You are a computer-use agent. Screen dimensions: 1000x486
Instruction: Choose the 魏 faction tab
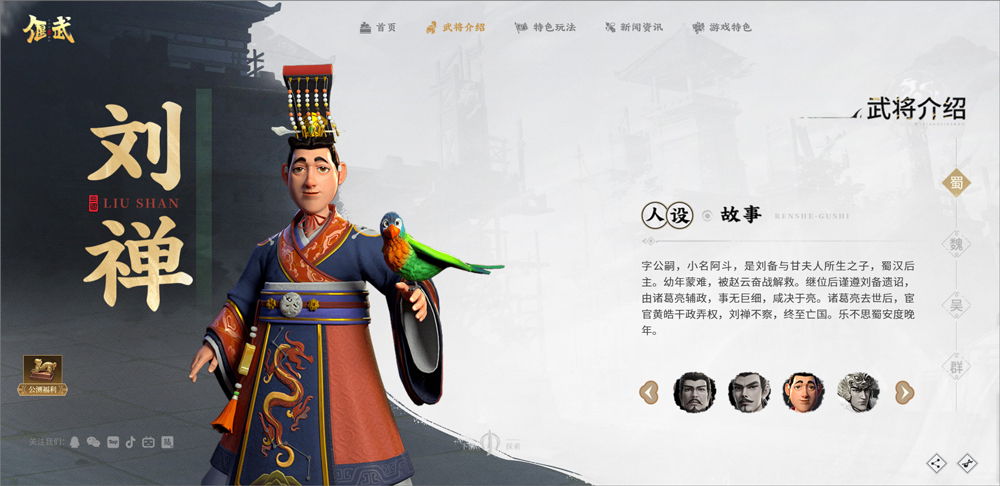(x=957, y=243)
